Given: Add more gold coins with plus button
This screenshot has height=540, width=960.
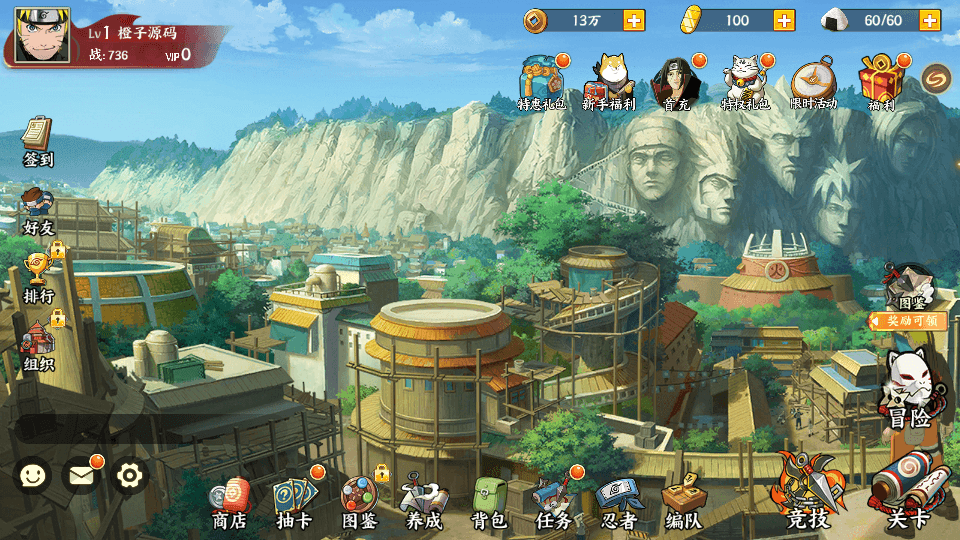Looking at the screenshot, I should pos(634,20).
